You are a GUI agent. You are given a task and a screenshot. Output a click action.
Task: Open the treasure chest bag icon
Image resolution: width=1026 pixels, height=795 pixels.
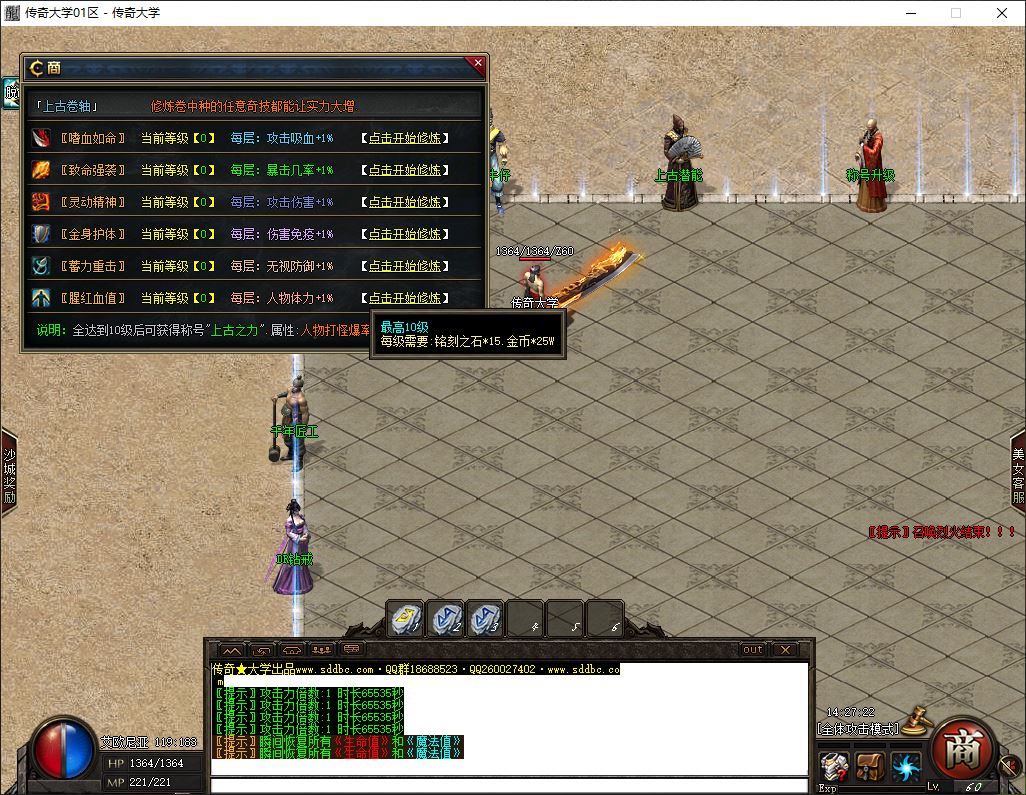click(x=870, y=767)
